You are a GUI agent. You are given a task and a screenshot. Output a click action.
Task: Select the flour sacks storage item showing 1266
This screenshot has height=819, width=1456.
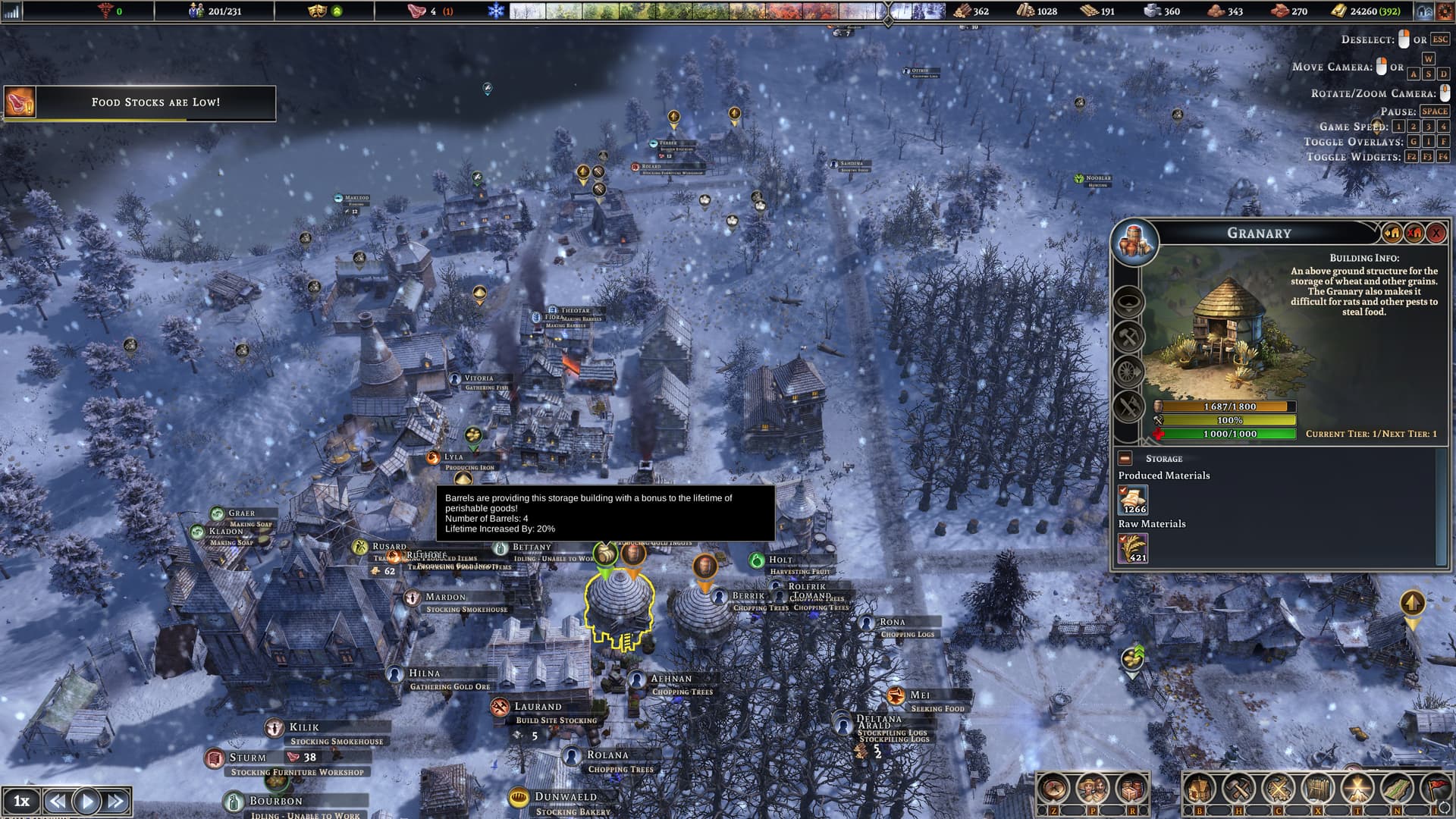tap(1133, 500)
